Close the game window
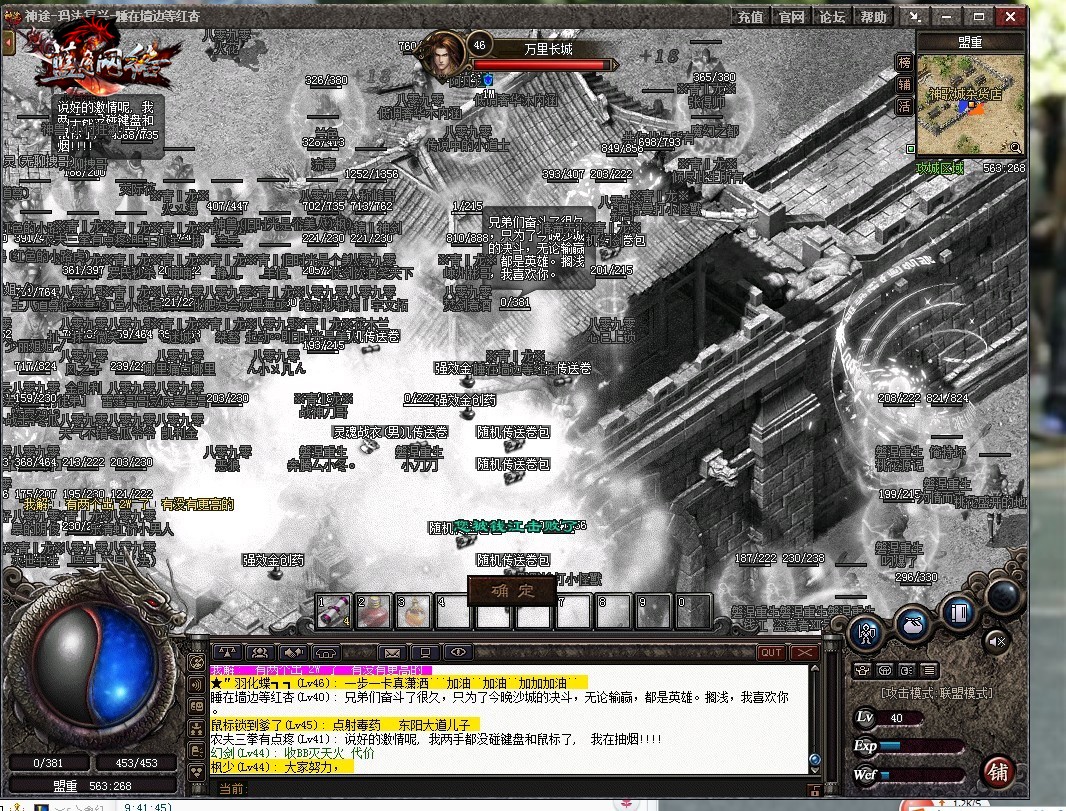Image resolution: width=1066 pixels, height=811 pixels. click(1008, 17)
